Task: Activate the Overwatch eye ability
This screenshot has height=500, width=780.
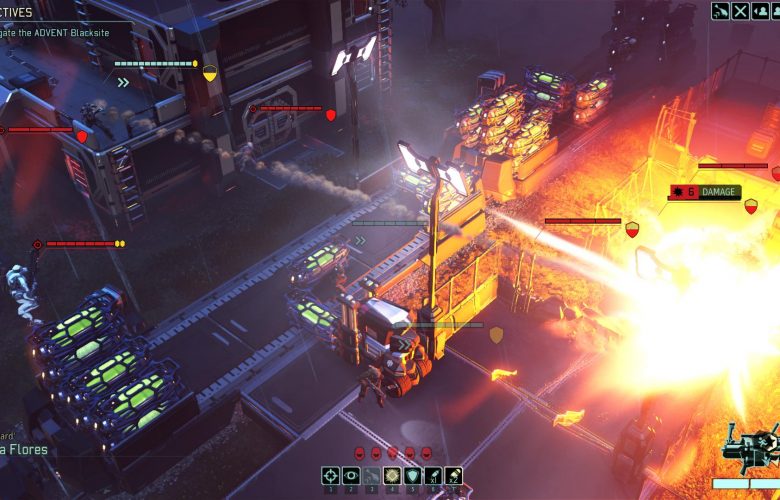Action: pos(350,476)
